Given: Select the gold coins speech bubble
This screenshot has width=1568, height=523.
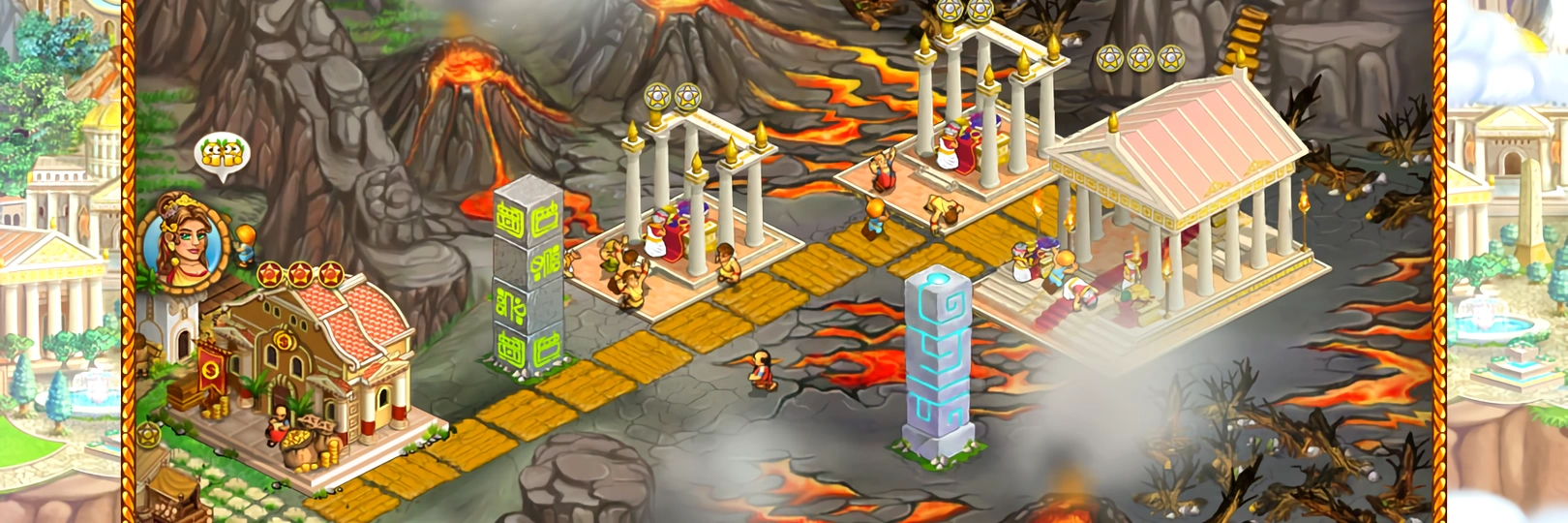Looking at the screenshot, I should click(x=223, y=154).
